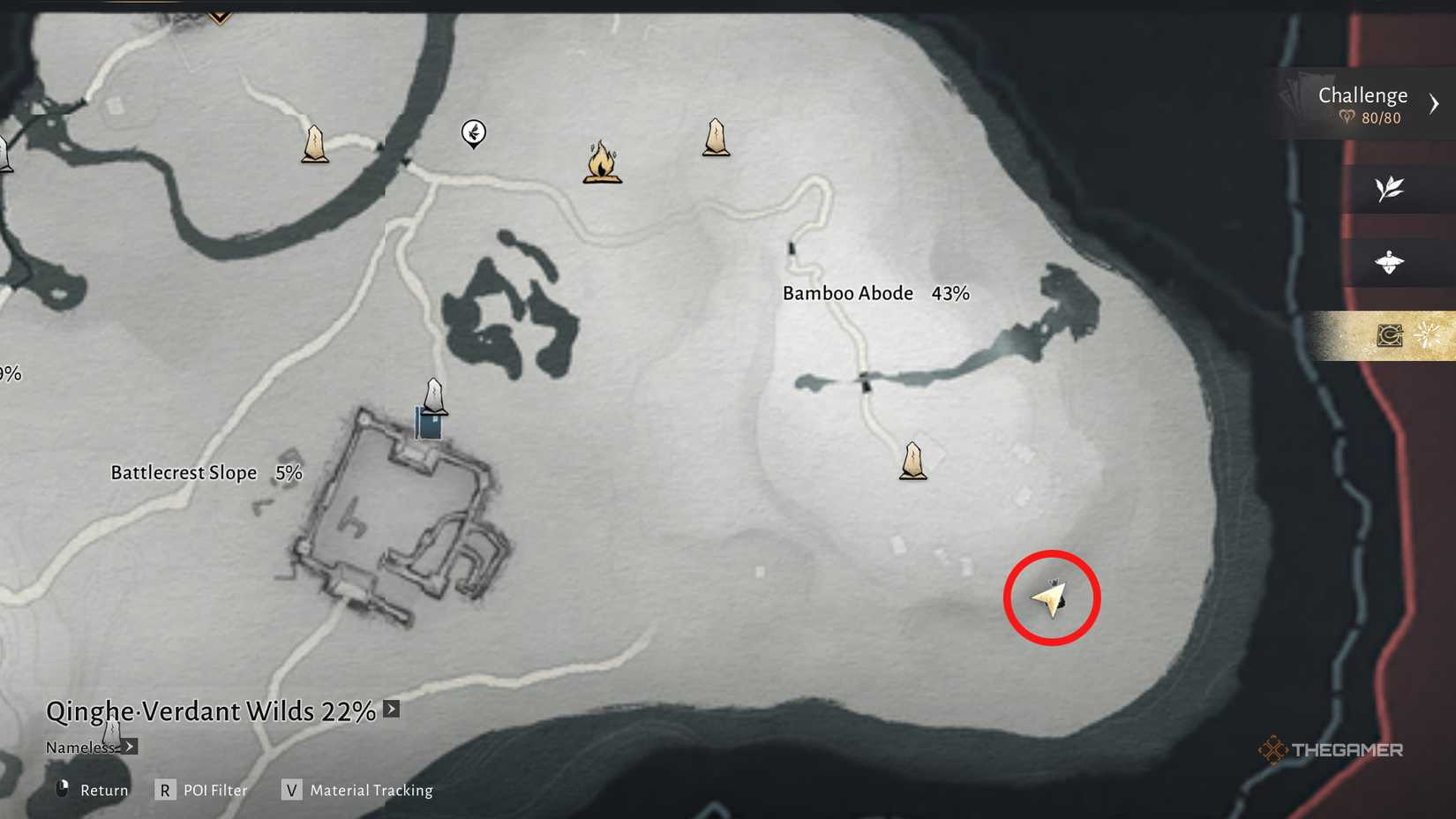1456x819 pixels.
Task: Click the stone marker icon near Bamboo Abode
Action: (913, 459)
